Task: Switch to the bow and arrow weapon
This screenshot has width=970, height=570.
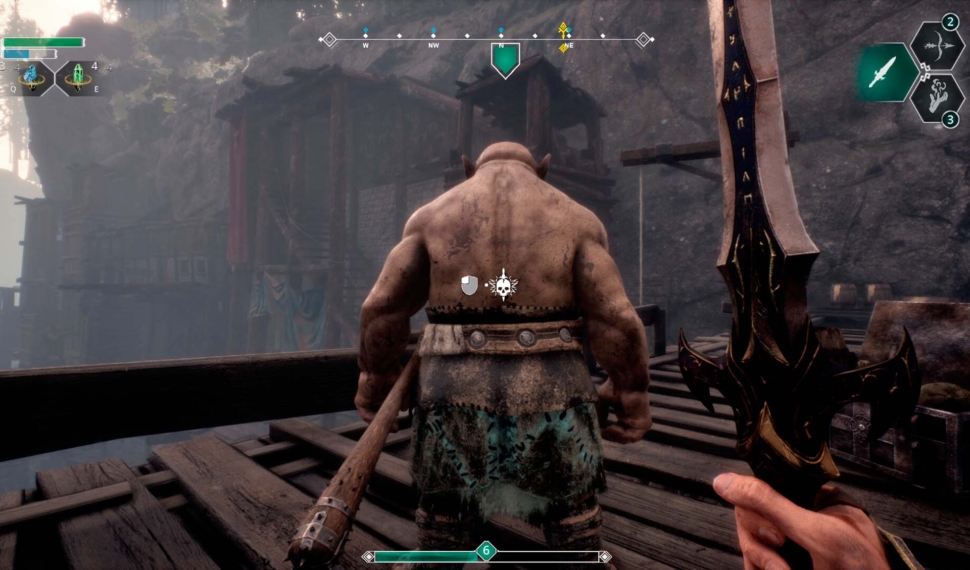Action: pos(935,46)
